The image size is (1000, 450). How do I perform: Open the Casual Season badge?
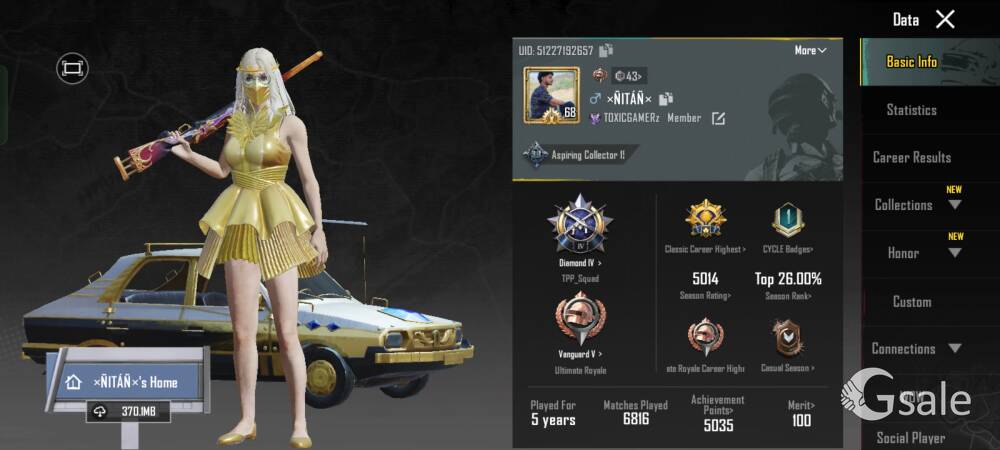(x=788, y=340)
